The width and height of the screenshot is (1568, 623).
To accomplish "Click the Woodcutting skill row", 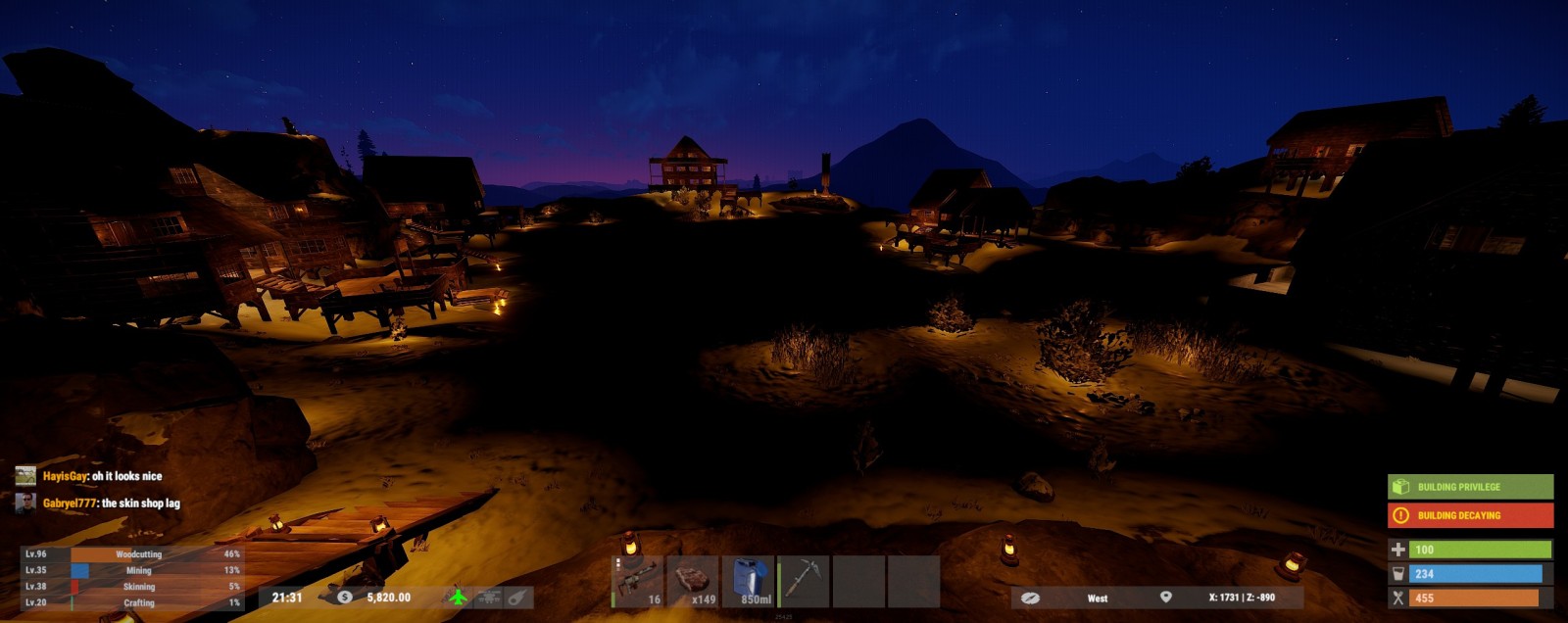I will [132, 554].
